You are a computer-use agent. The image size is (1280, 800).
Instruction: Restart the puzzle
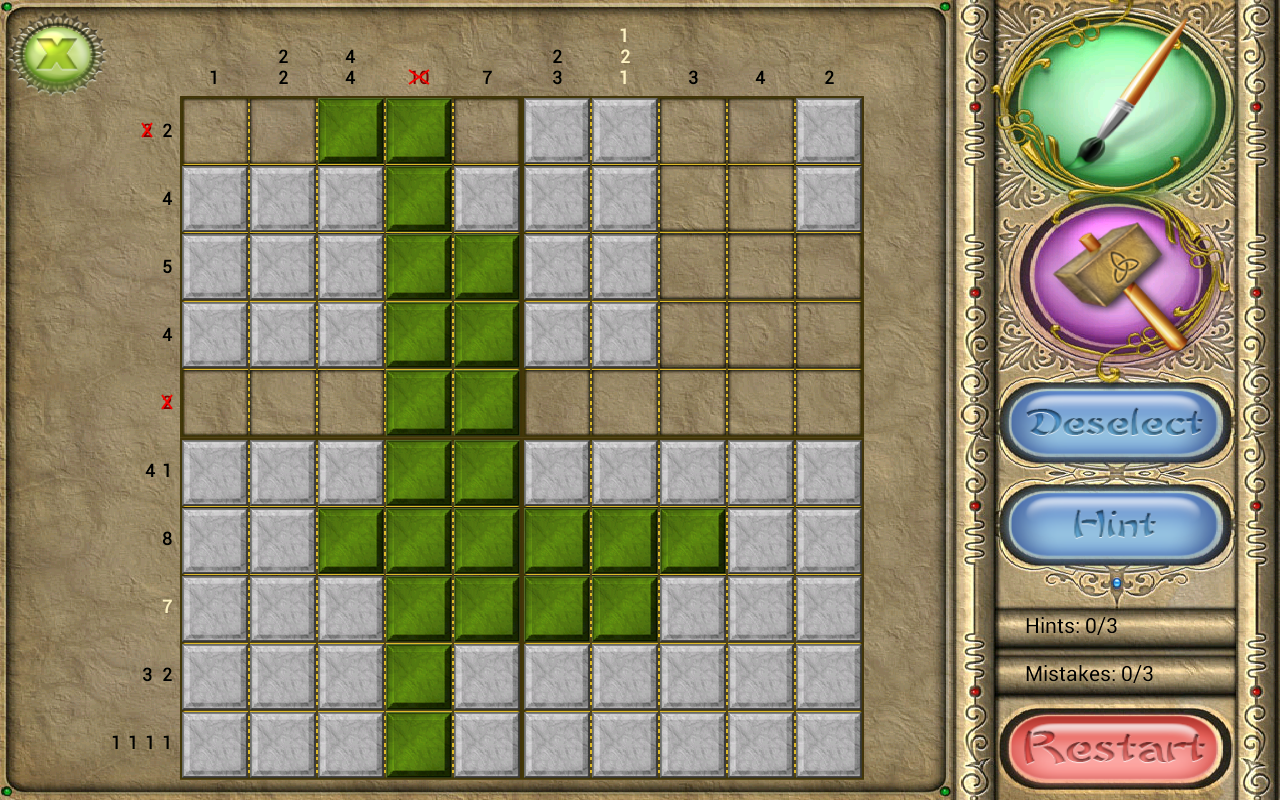click(1115, 746)
